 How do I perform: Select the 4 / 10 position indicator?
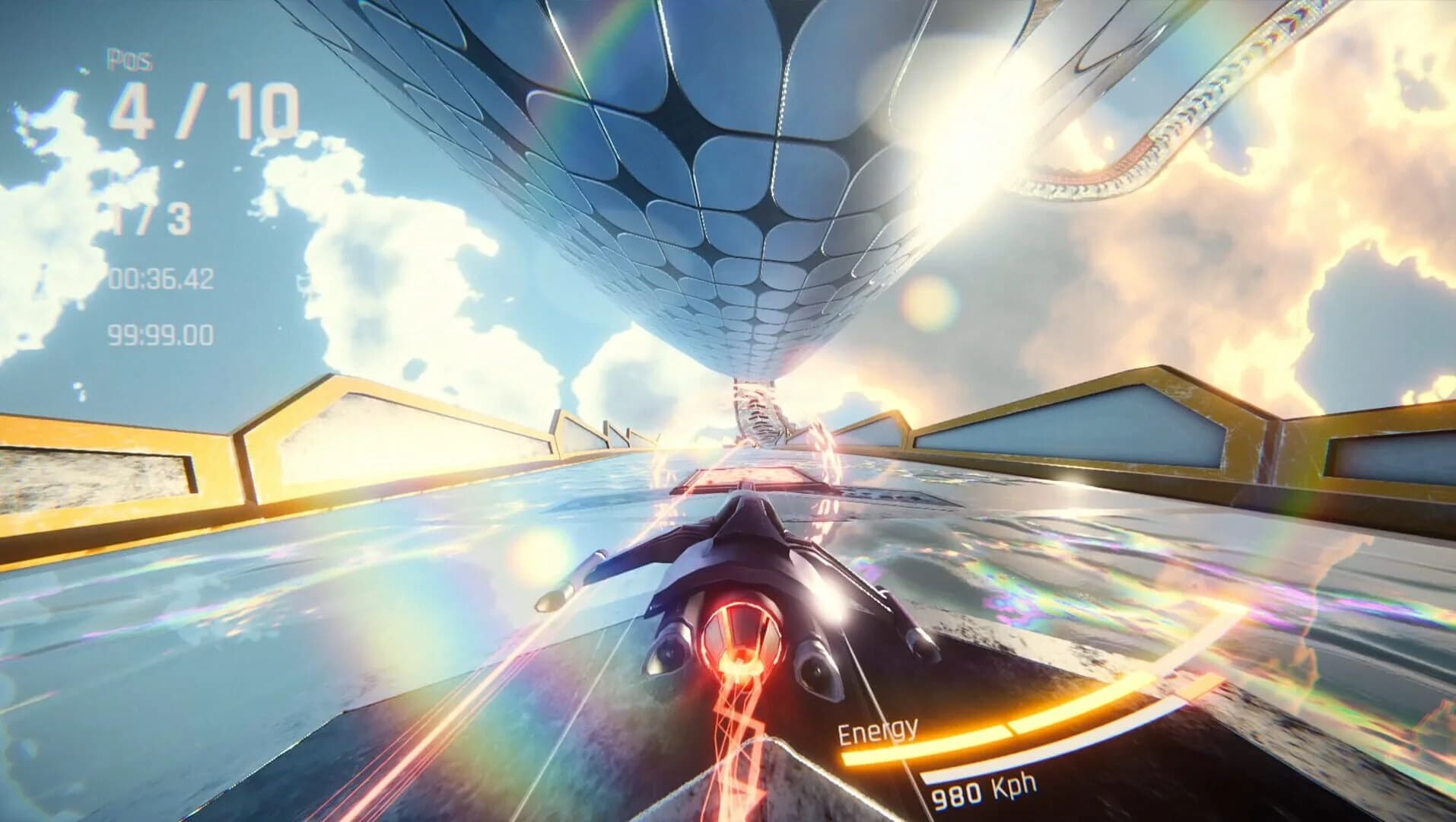pyautogui.click(x=205, y=108)
